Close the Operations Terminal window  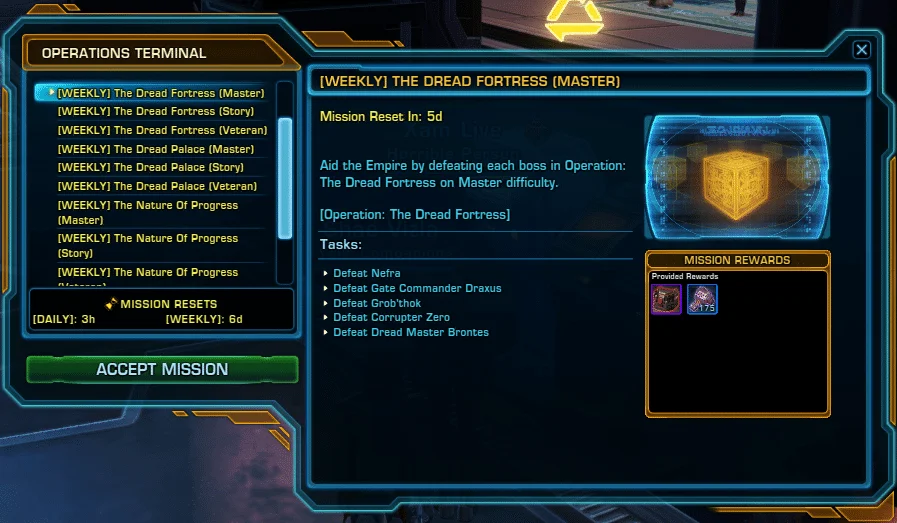tap(861, 50)
